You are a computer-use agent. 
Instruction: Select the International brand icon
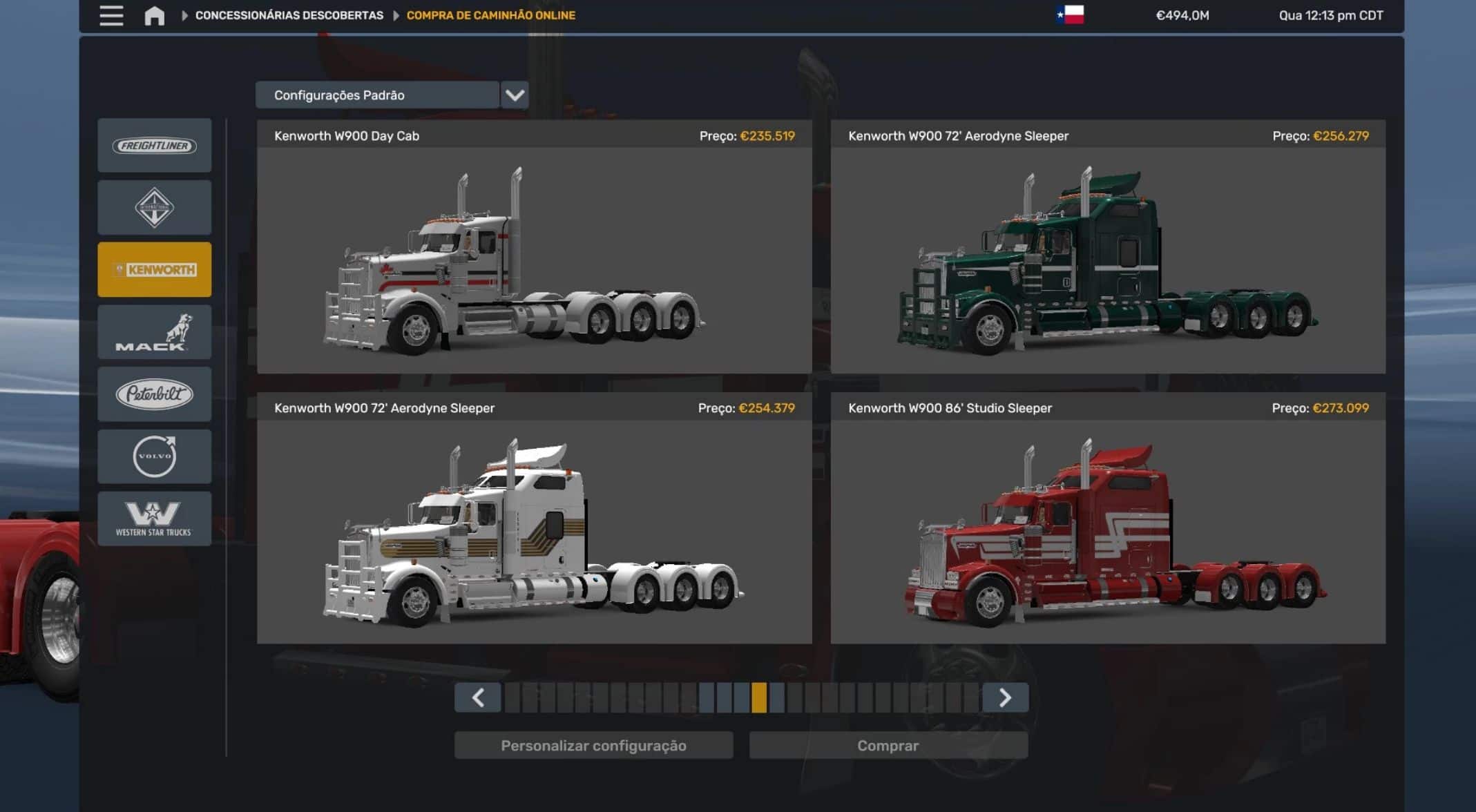154,207
